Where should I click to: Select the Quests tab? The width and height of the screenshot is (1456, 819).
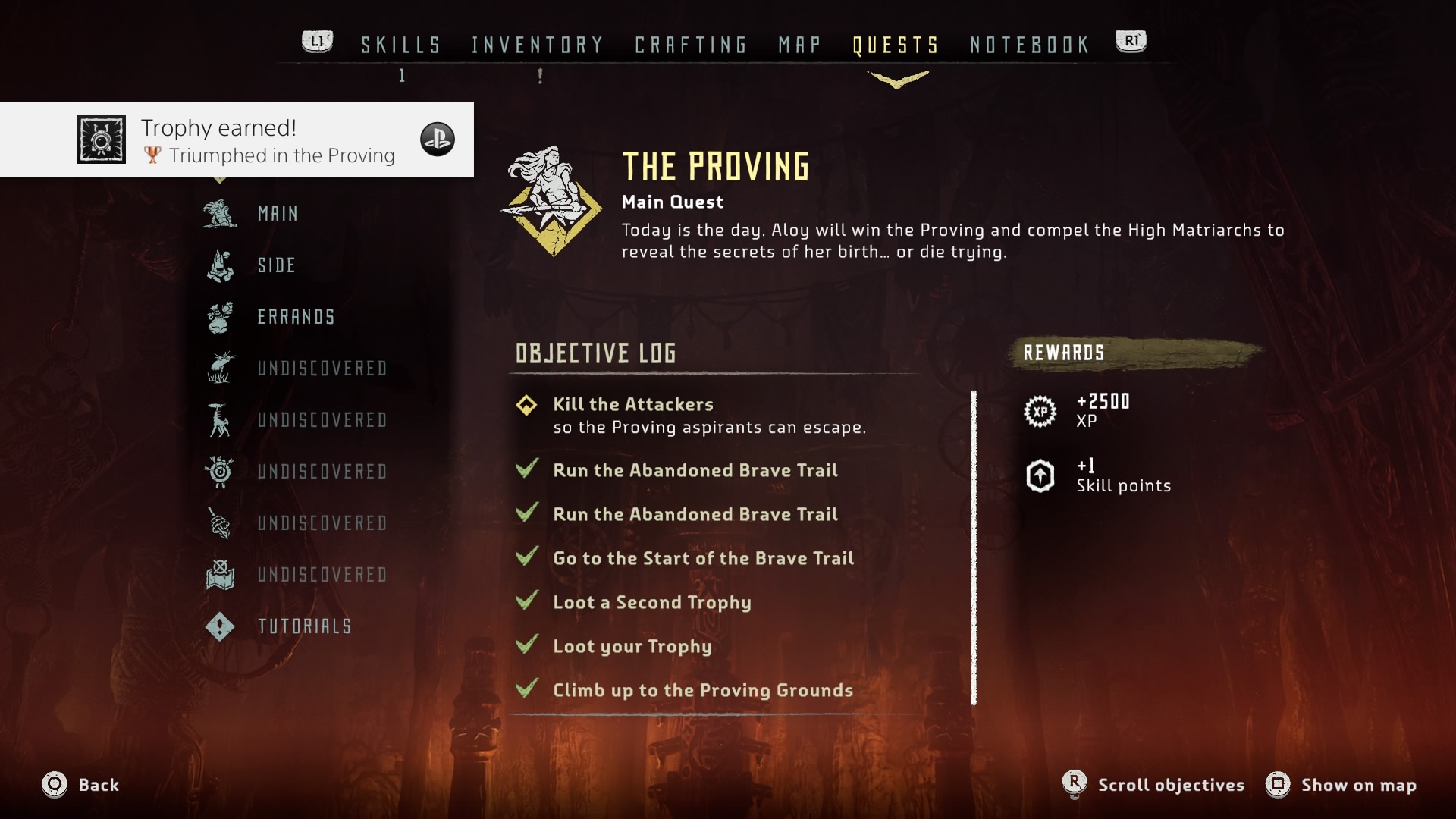coord(896,45)
